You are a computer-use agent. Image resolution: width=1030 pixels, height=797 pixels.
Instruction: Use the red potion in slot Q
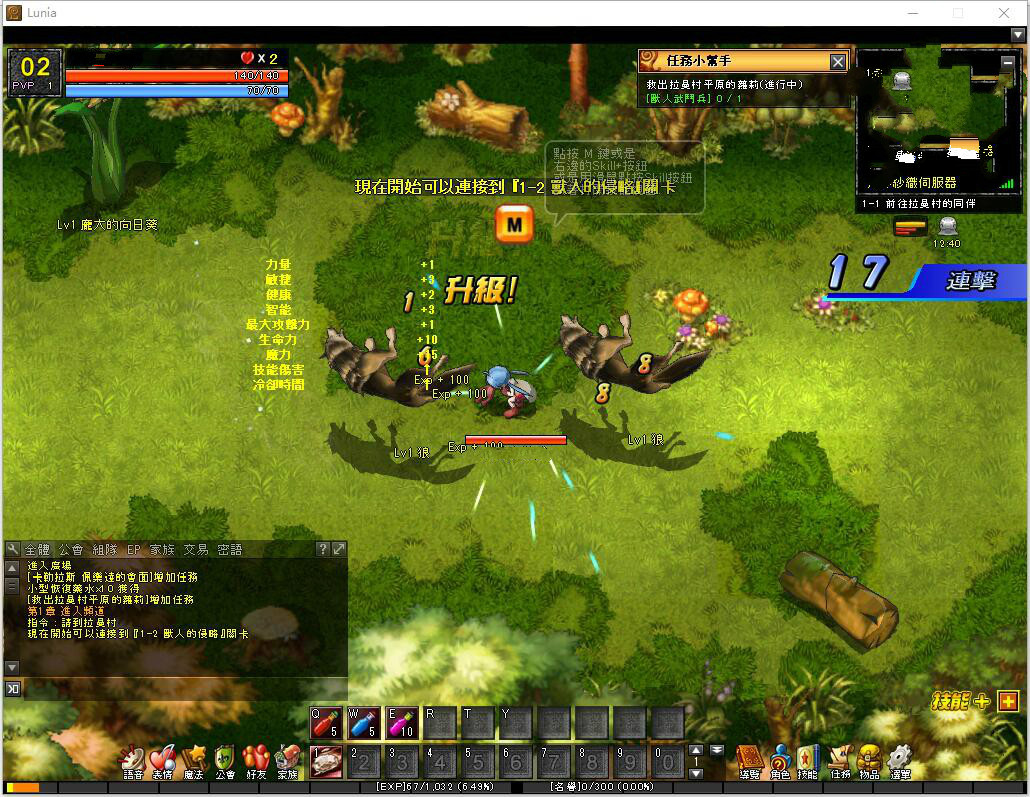[326, 722]
